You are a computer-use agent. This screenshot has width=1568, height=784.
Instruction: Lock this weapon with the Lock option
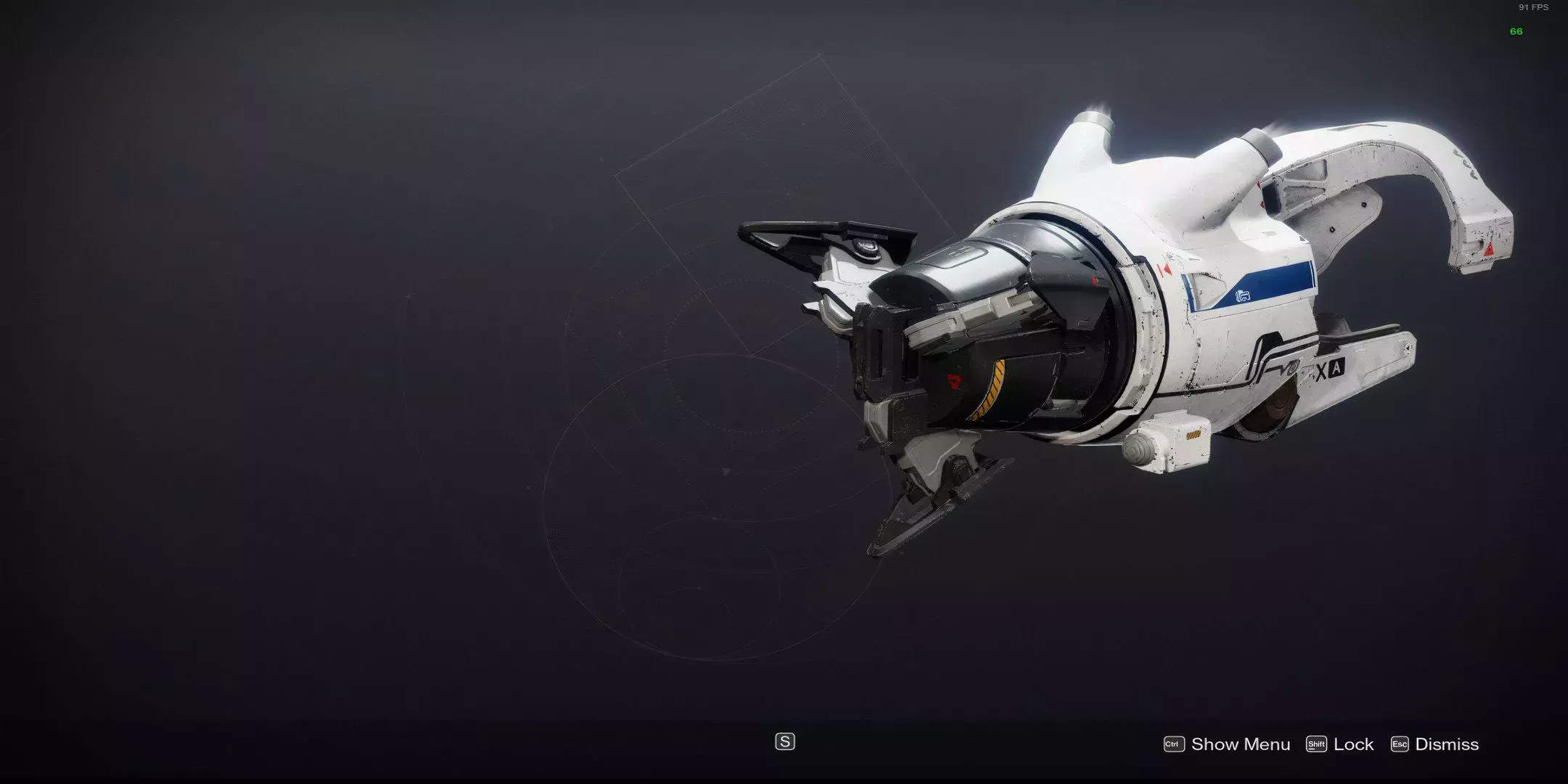pos(1340,744)
